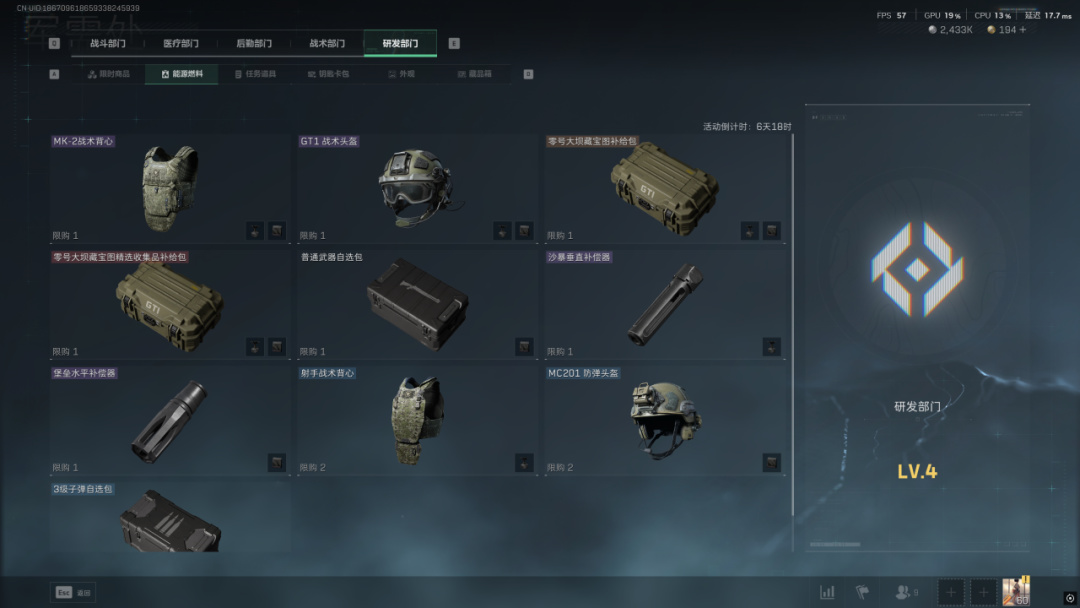This screenshot has width=1080, height=608.
Task: Choose the GT1 战术头盔 item
Action: pyautogui.click(x=418, y=188)
